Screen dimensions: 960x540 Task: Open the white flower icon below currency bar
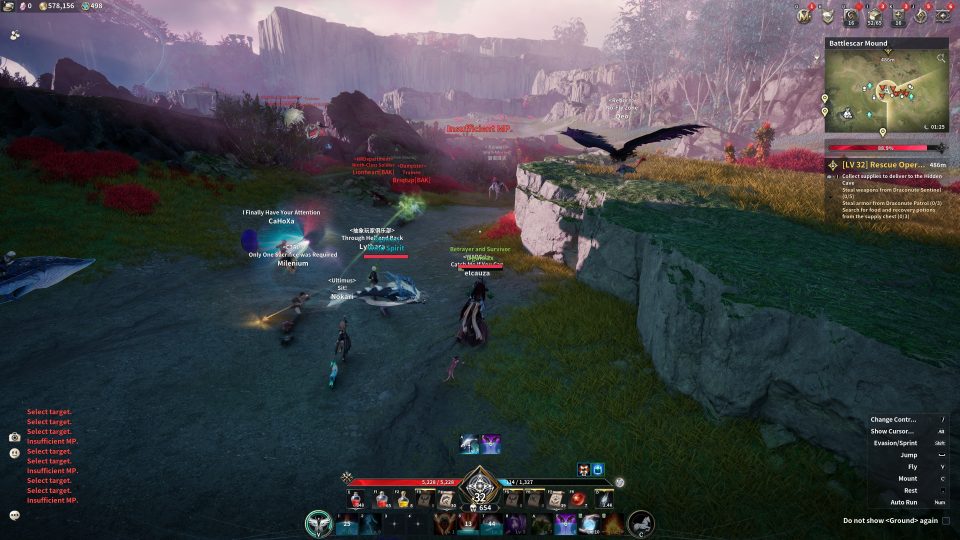[x=15, y=33]
